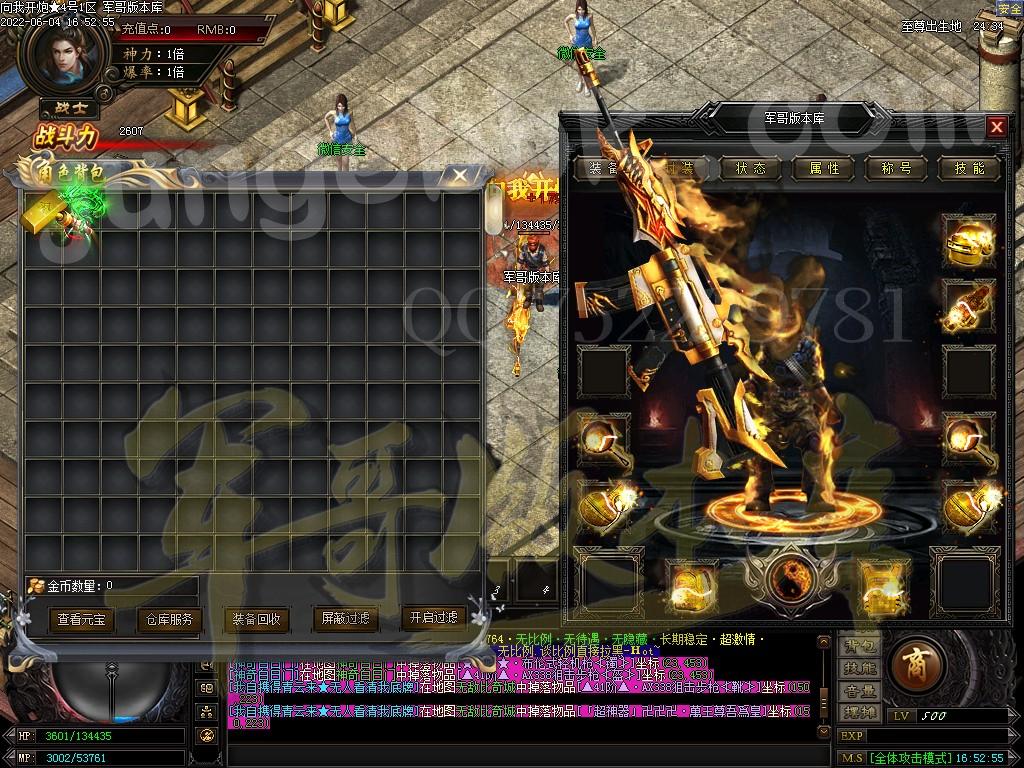Close the 角色背包 inventory window

[x=459, y=176]
